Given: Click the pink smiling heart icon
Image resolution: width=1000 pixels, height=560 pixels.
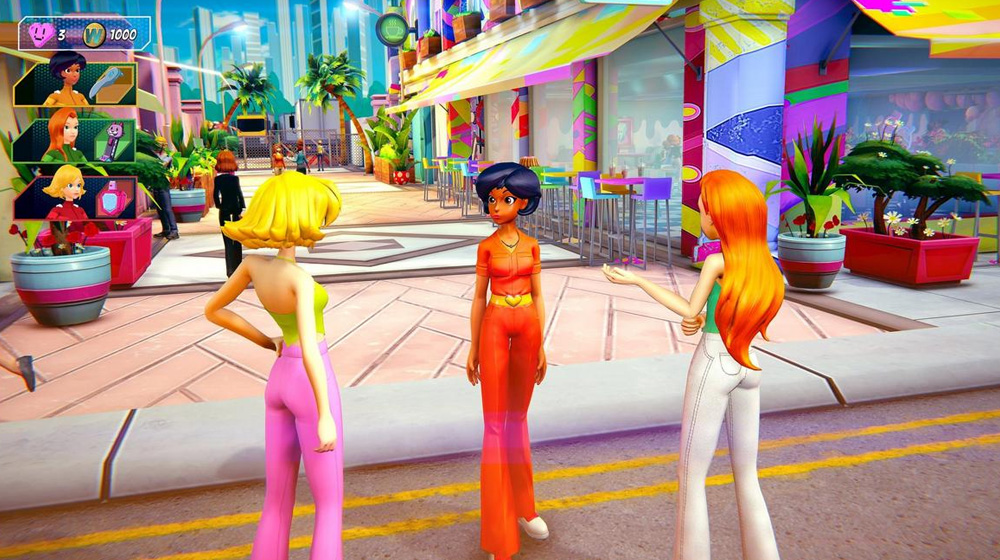Looking at the screenshot, I should (41, 34).
